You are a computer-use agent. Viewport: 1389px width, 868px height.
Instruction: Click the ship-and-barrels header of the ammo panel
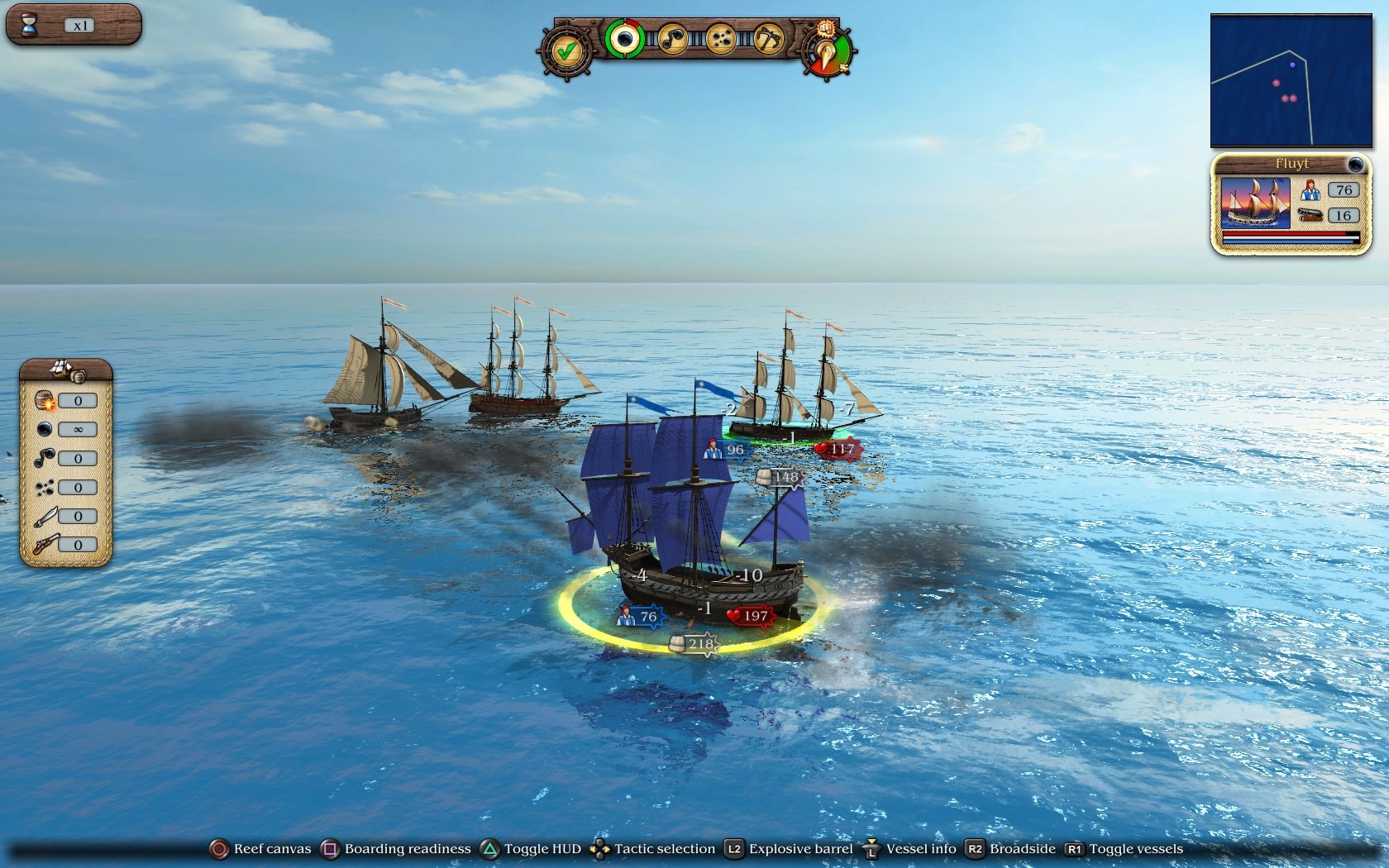(63, 371)
